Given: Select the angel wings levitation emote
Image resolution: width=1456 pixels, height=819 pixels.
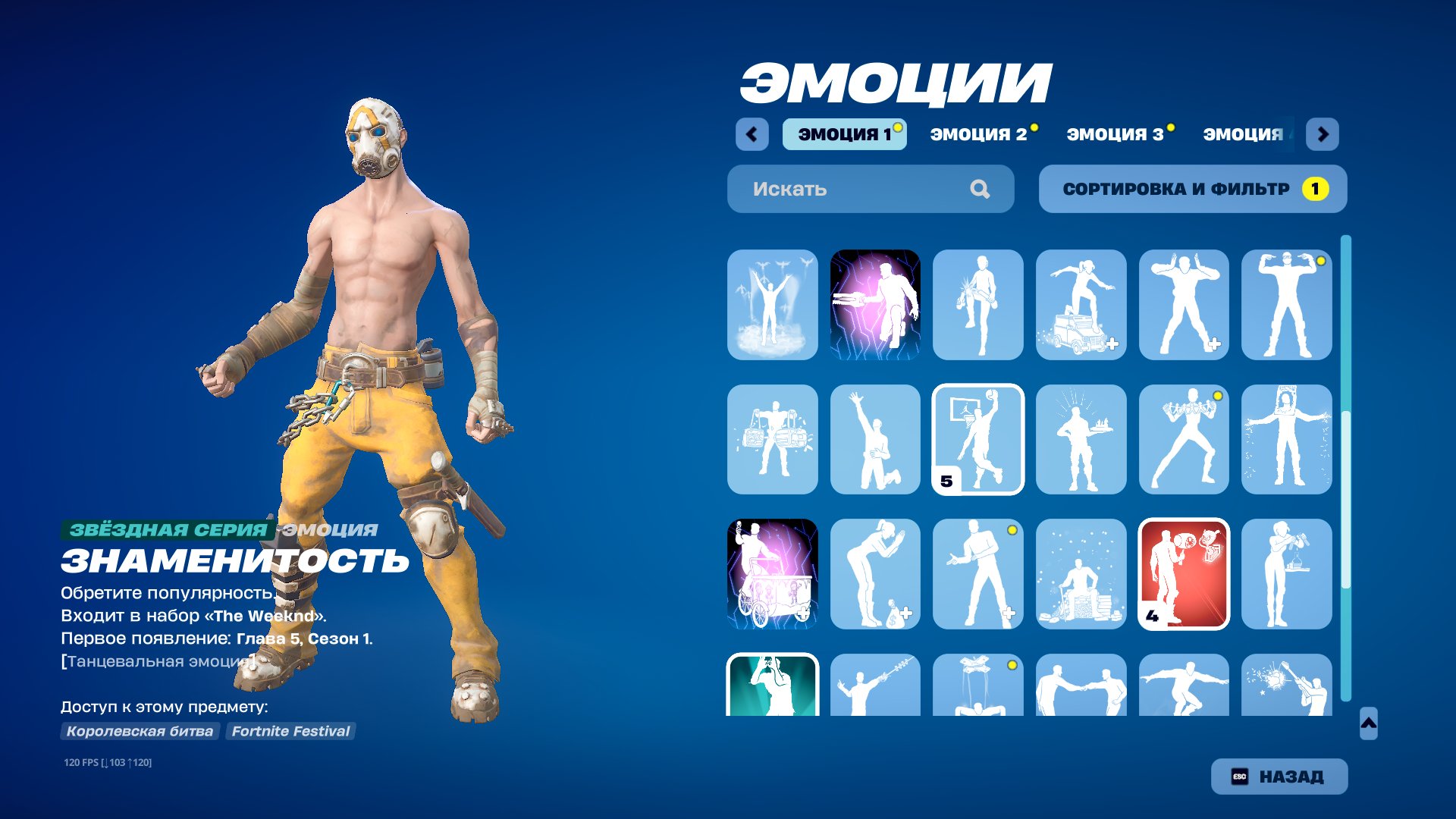Looking at the screenshot, I should click(772, 303).
